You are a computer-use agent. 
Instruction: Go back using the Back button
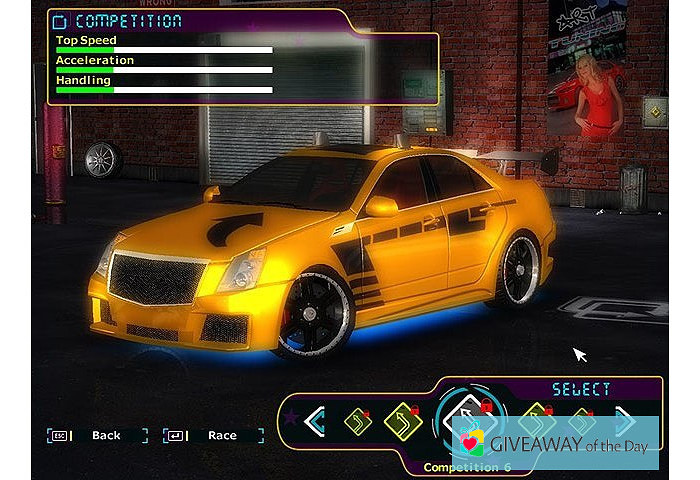pos(106,435)
